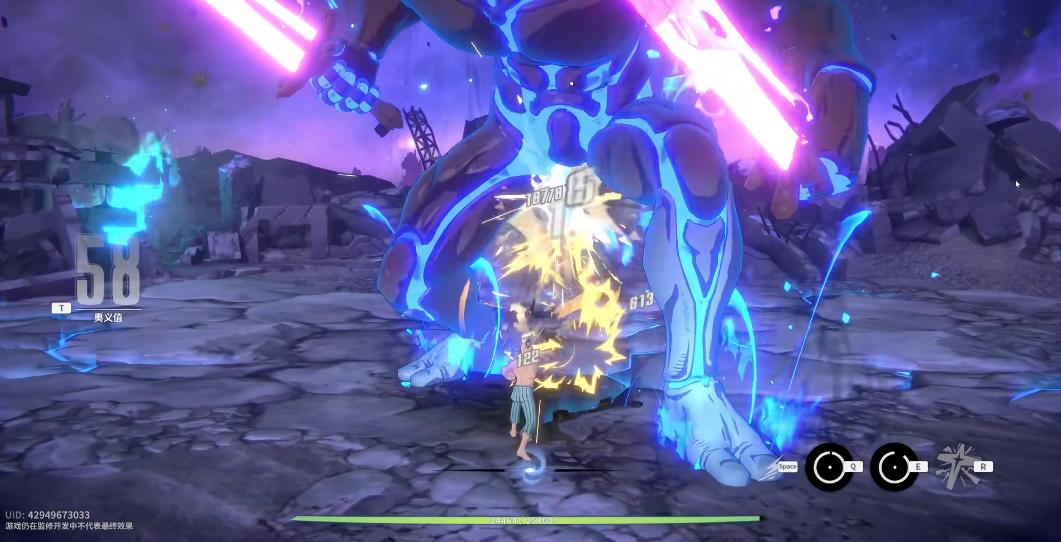Activate the cooldown skill icon labeled Q
Screen dimensions: 1061x542
[x=829, y=467]
